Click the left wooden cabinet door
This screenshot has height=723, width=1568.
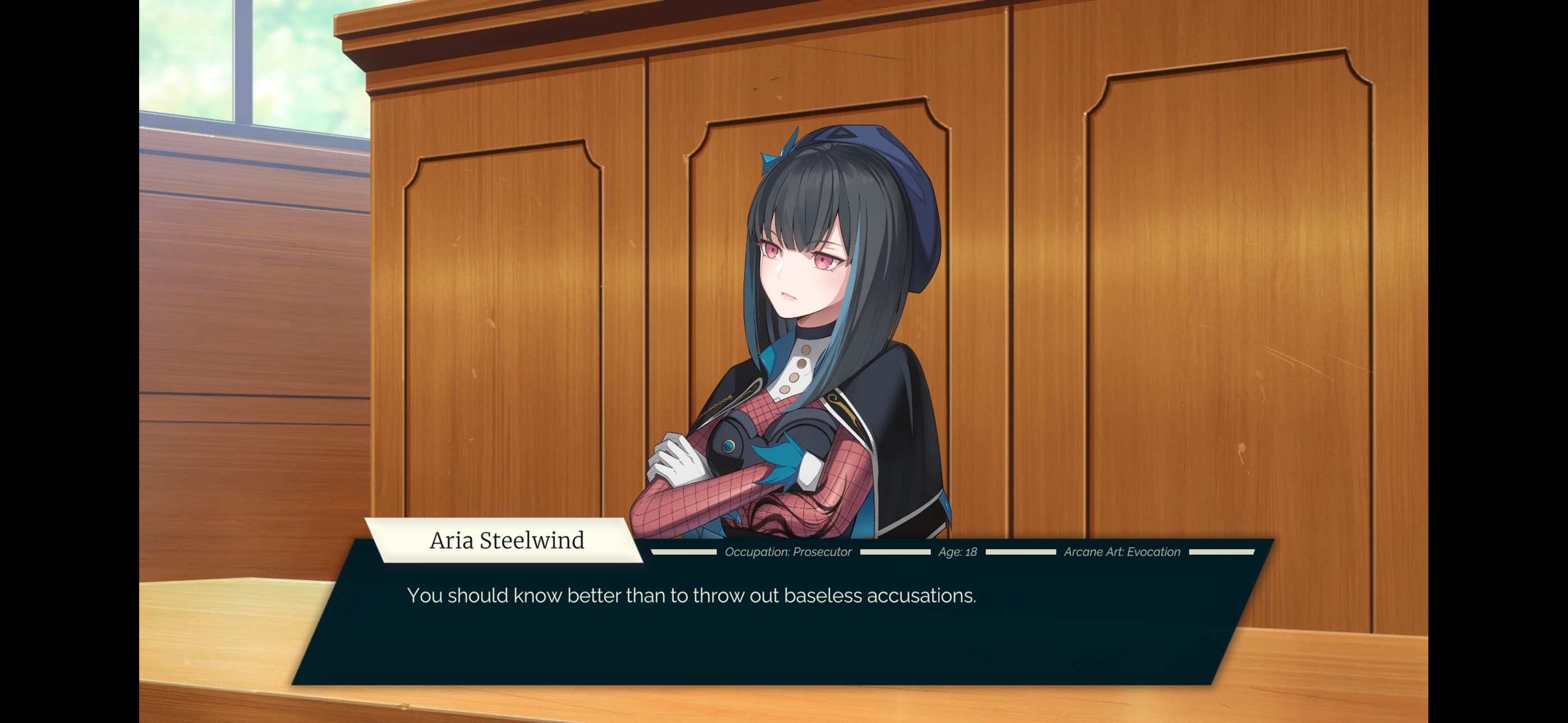505,304
